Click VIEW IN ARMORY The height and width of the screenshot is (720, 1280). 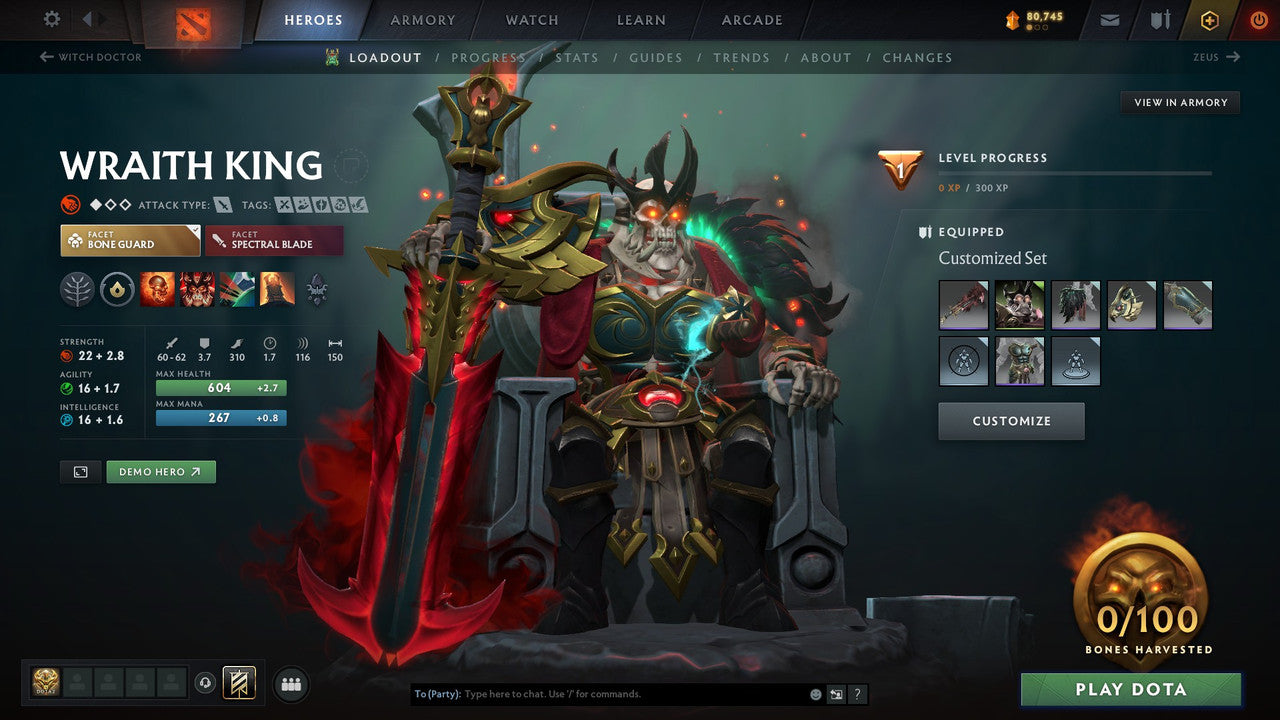pyautogui.click(x=1180, y=102)
